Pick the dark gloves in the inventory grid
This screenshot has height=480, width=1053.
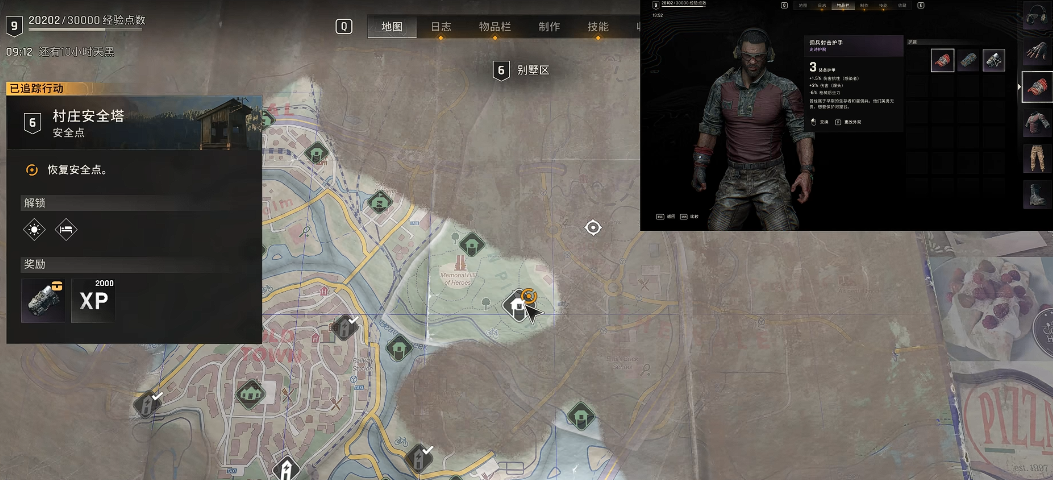point(993,61)
